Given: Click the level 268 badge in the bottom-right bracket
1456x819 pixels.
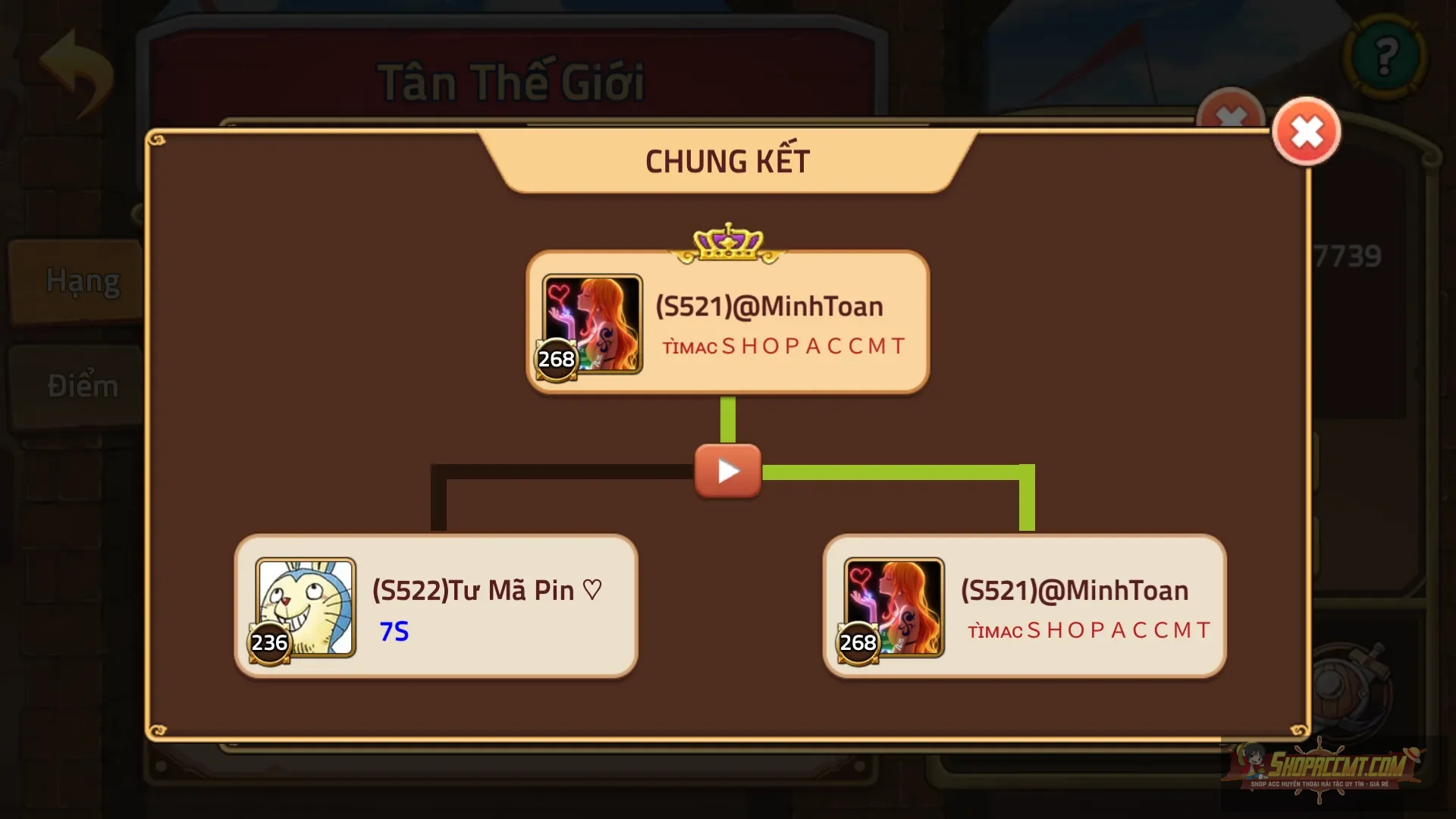Looking at the screenshot, I should [858, 644].
